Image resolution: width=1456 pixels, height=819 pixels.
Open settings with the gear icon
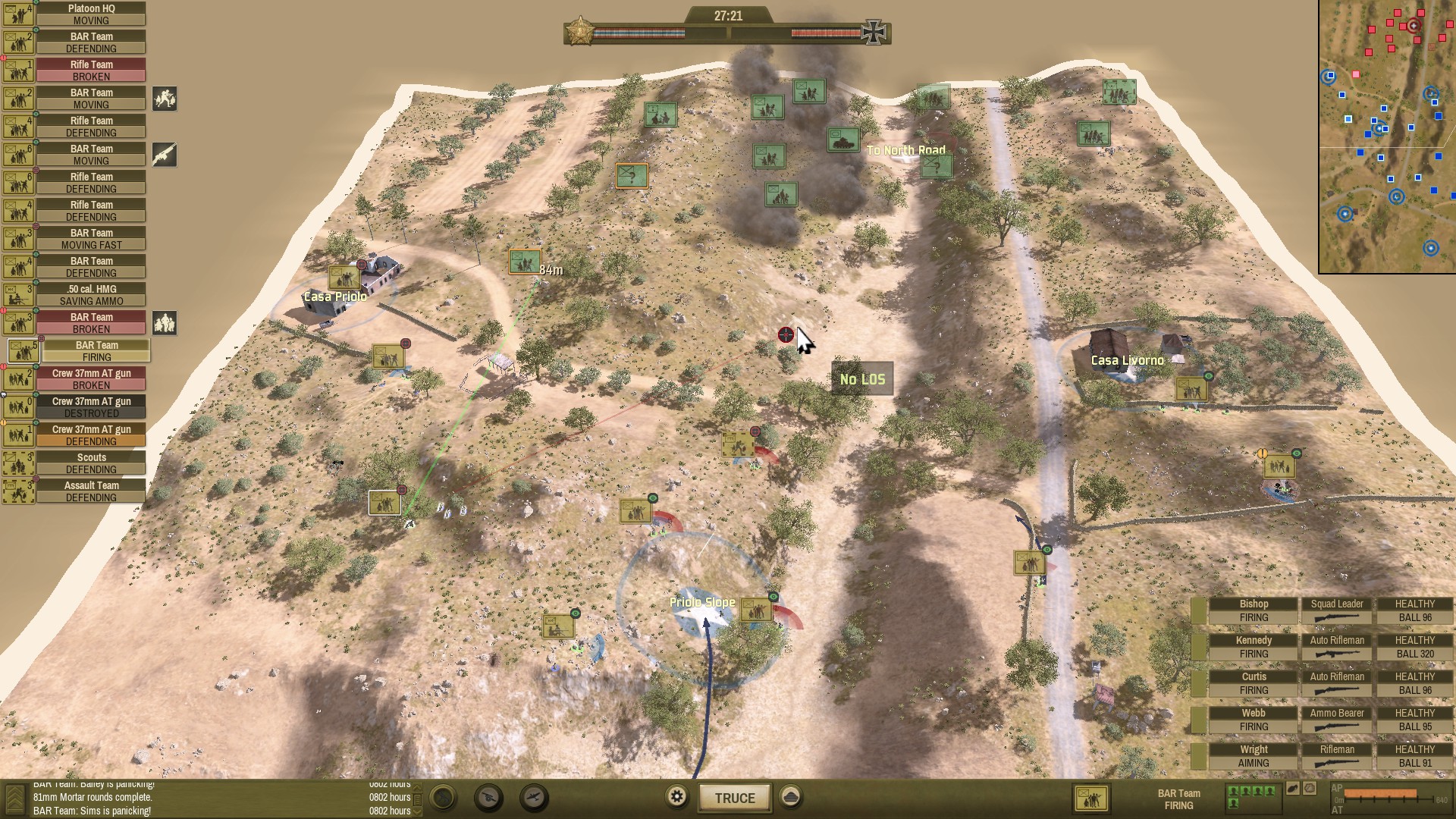click(x=676, y=796)
